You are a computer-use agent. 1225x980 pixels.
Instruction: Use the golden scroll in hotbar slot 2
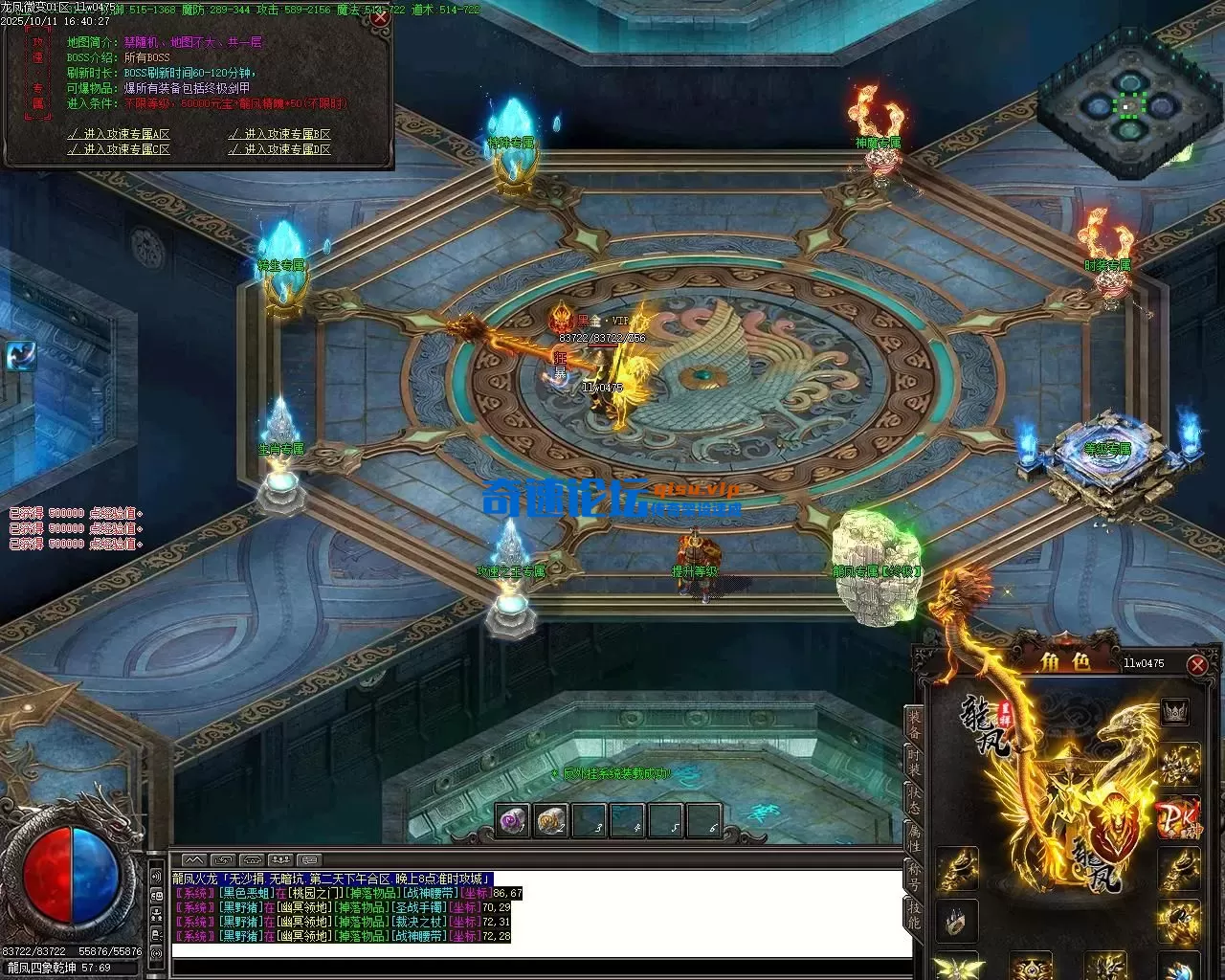coord(552,820)
